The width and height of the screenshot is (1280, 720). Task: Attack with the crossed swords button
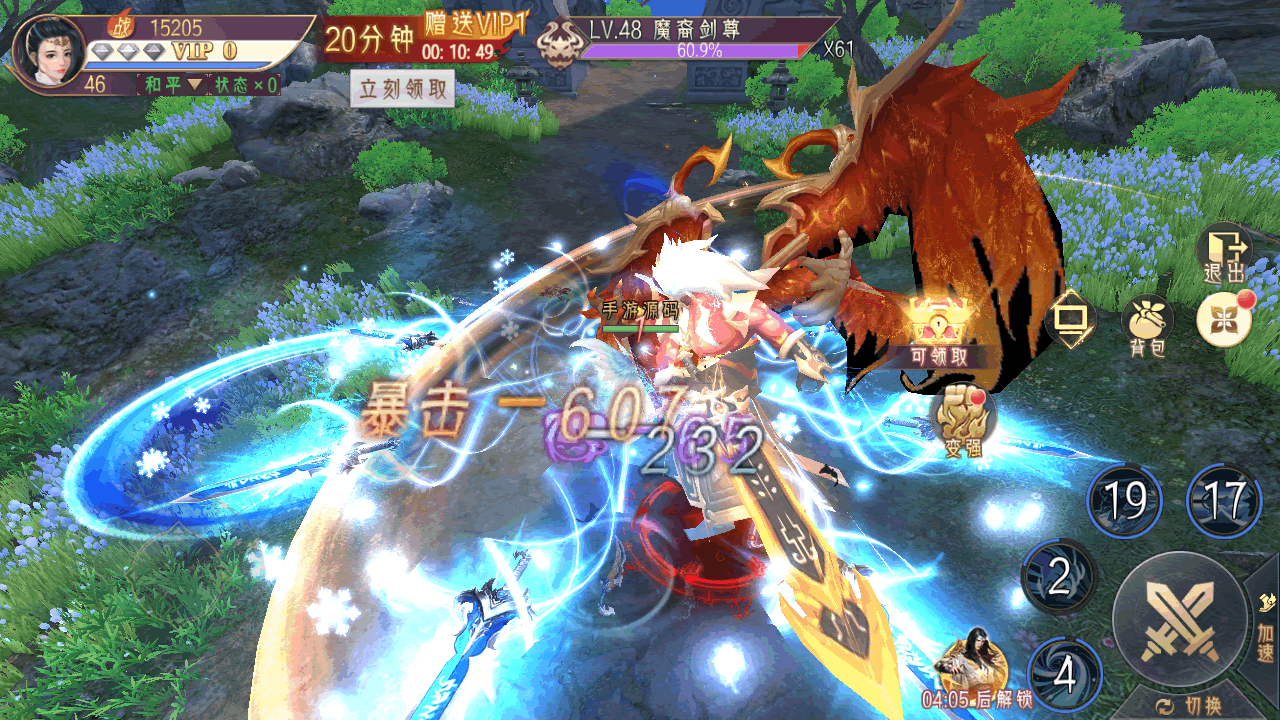point(1181,620)
